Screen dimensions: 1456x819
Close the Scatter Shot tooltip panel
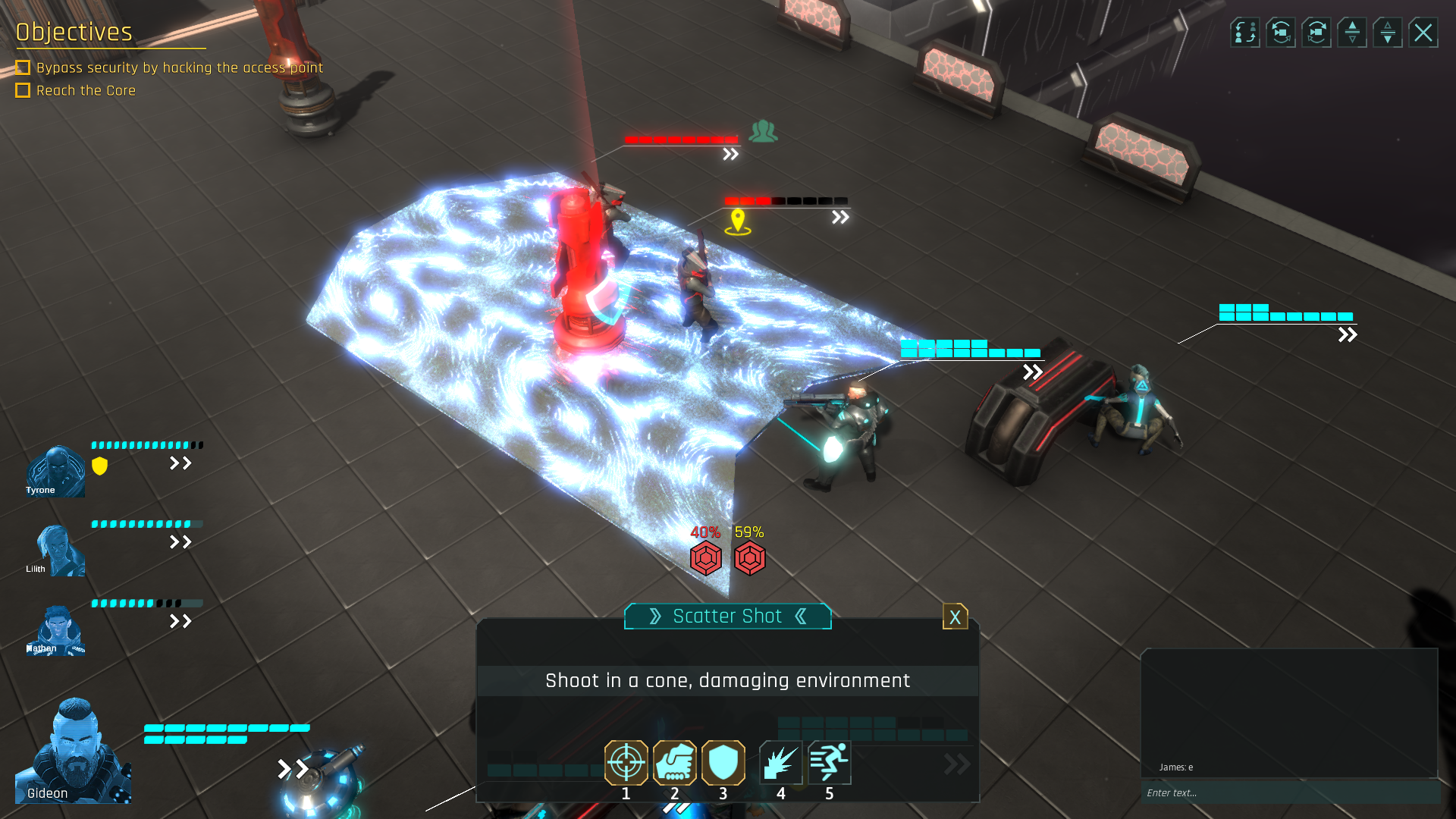pos(955,617)
